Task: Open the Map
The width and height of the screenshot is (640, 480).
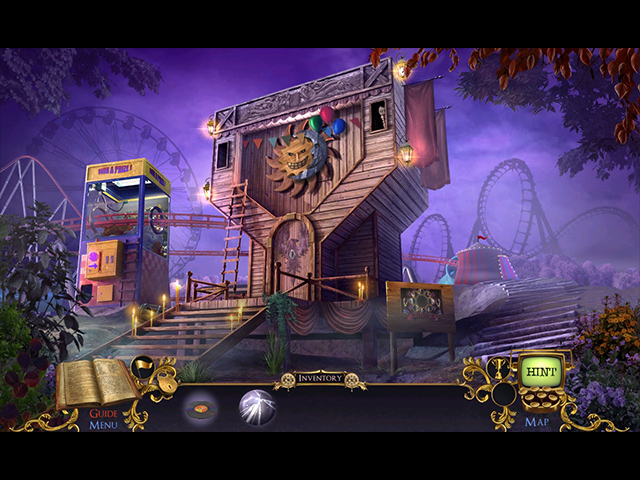Action: [x=535, y=421]
